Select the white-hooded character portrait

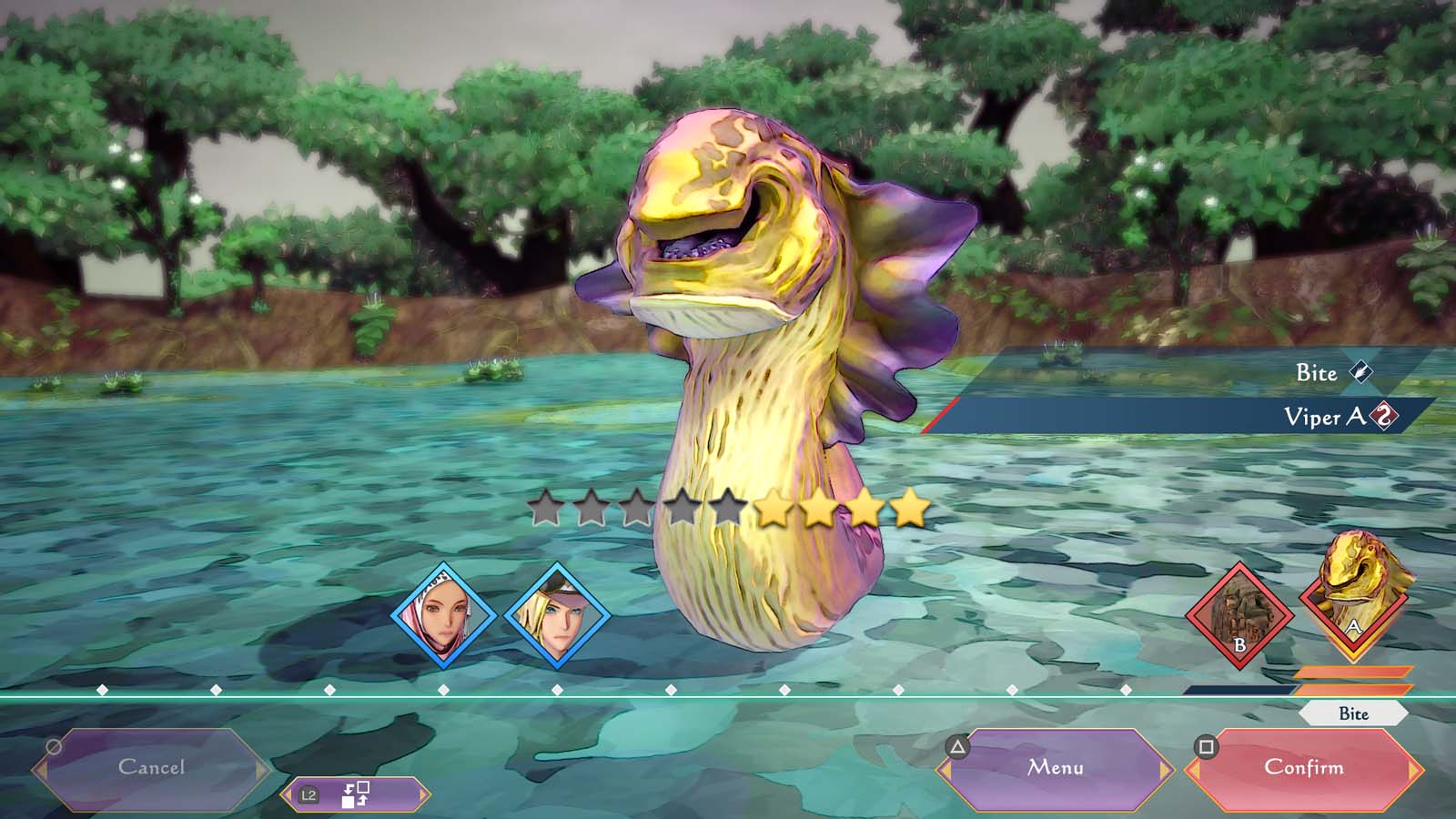click(x=444, y=616)
